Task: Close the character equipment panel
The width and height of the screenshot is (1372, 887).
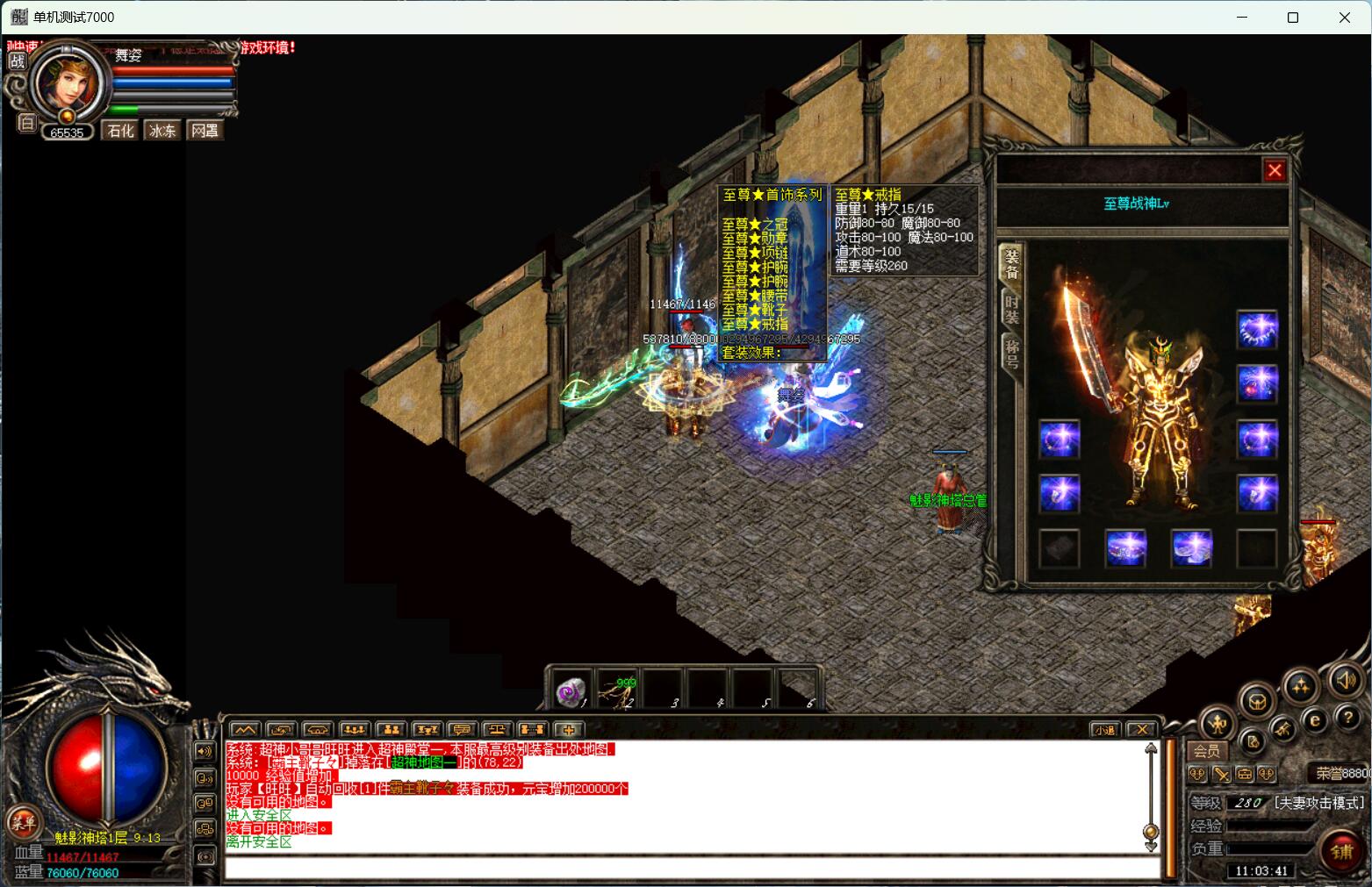Action: pyautogui.click(x=1275, y=170)
